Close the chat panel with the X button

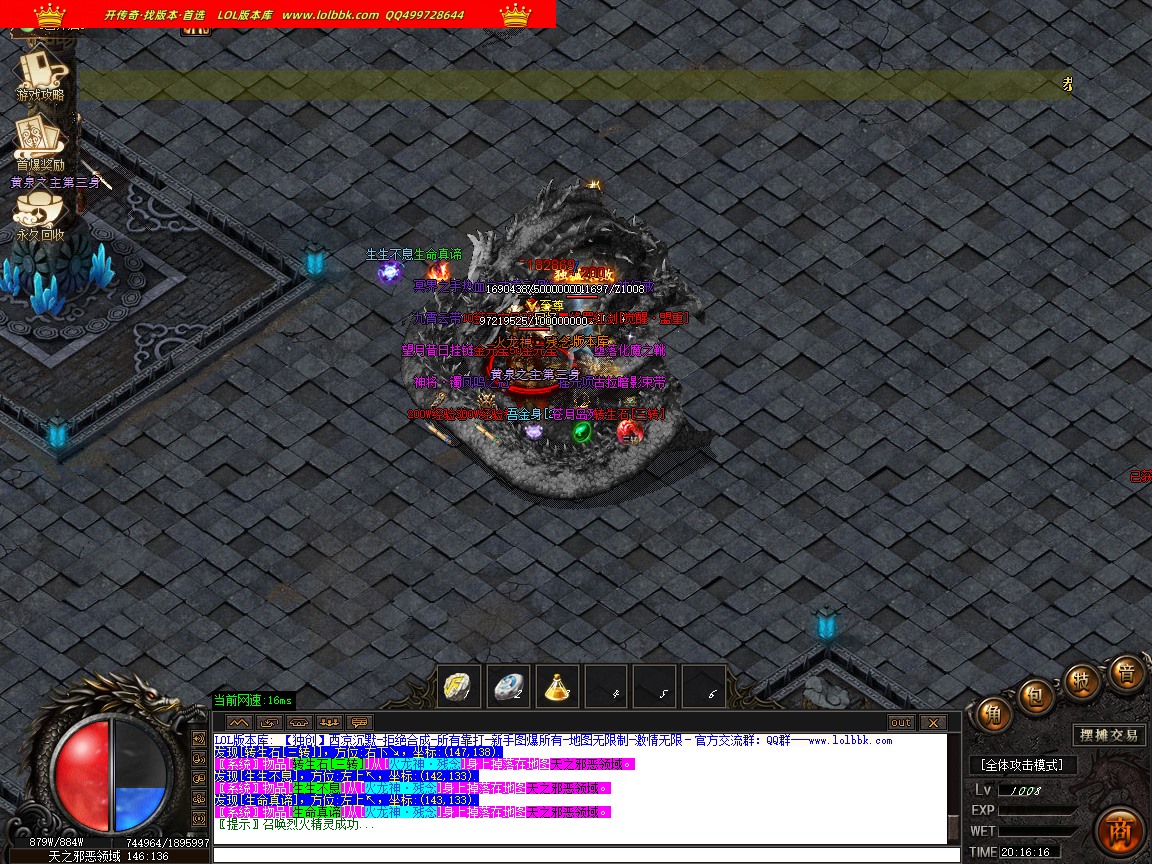pyautogui.click(x=932, y=723)
